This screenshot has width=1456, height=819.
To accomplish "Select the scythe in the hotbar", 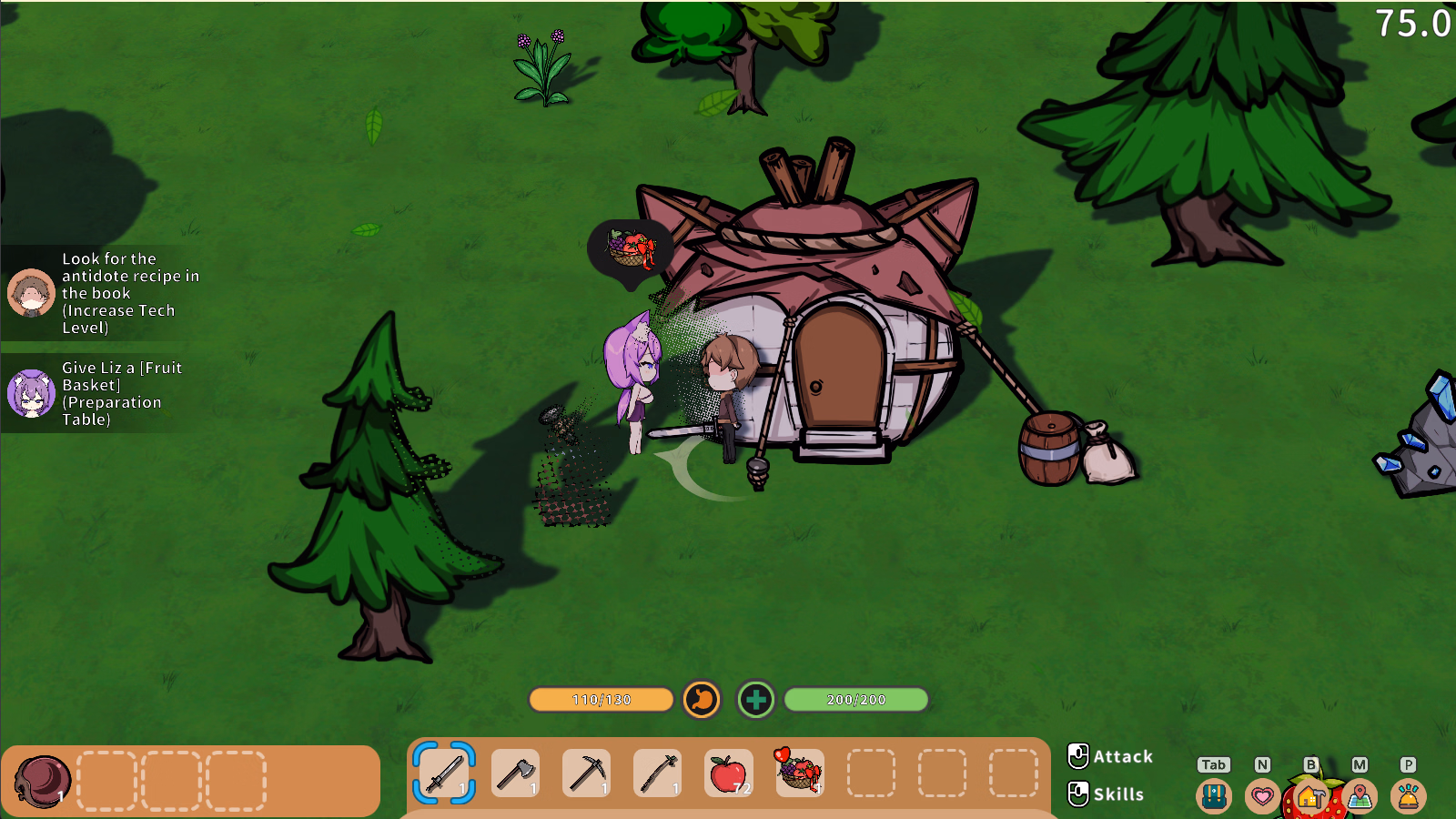I will (x=657, y=773).
